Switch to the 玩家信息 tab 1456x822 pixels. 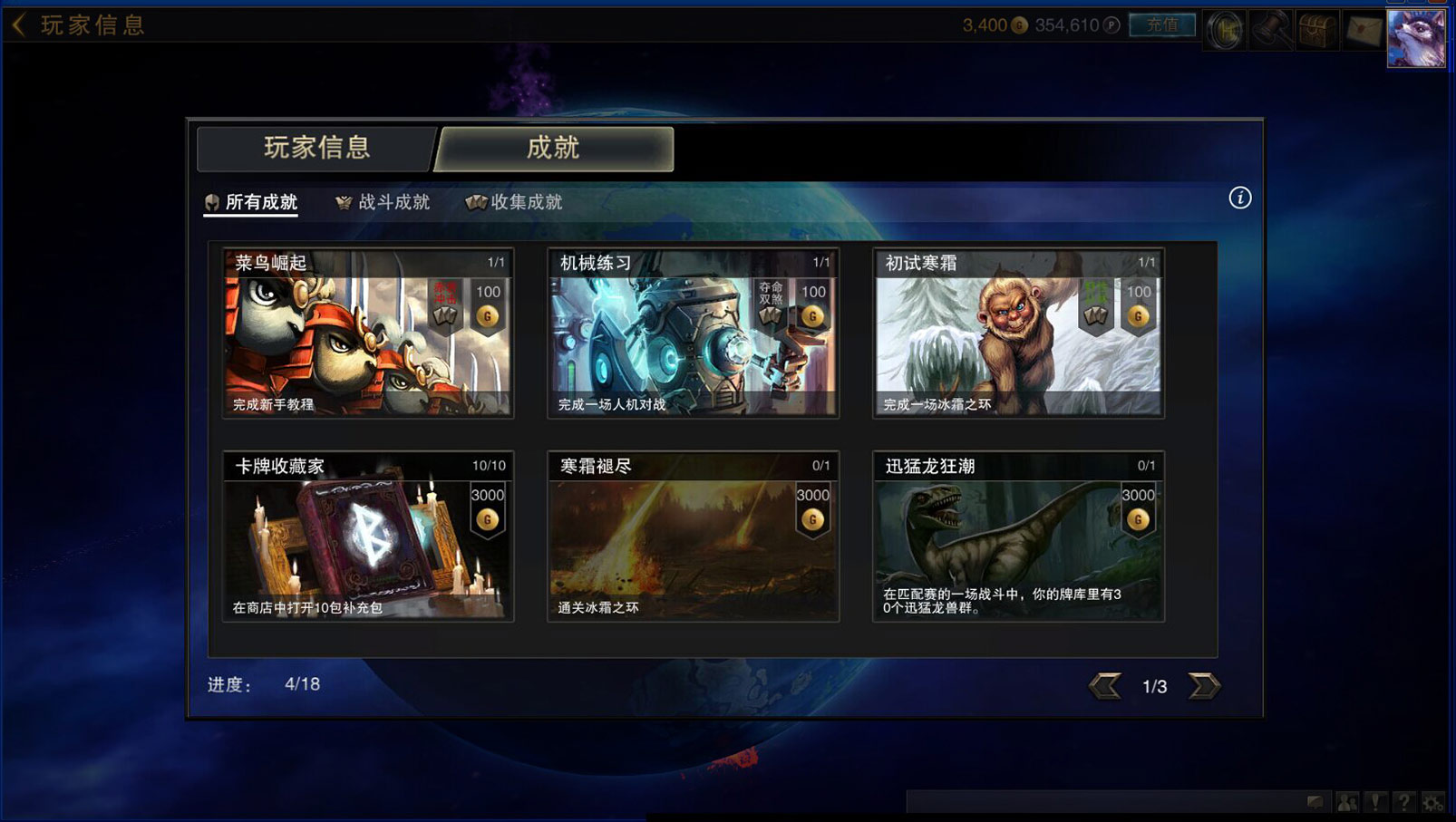[316, 148]
